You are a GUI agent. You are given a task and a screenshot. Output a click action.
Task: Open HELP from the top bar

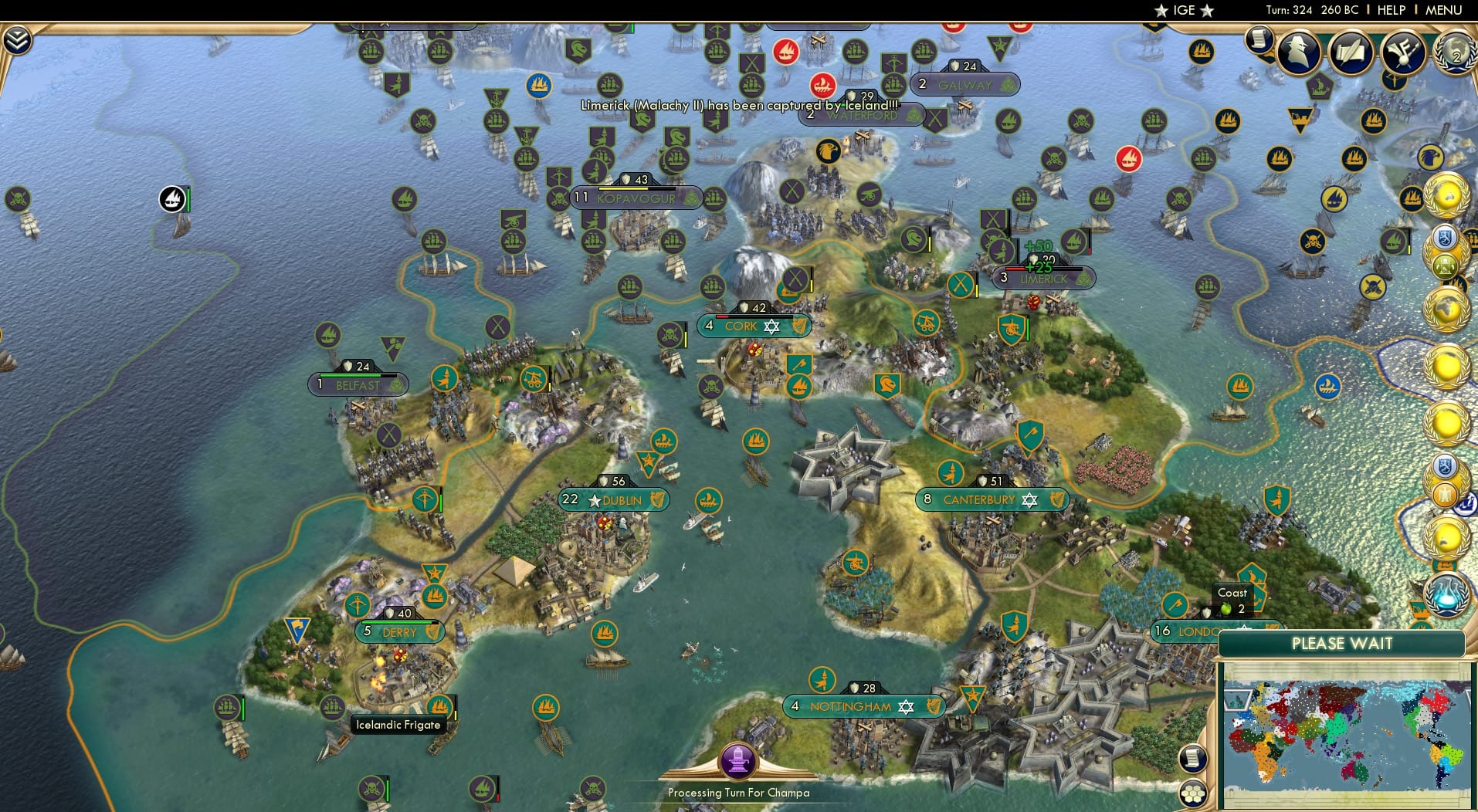1390,10
